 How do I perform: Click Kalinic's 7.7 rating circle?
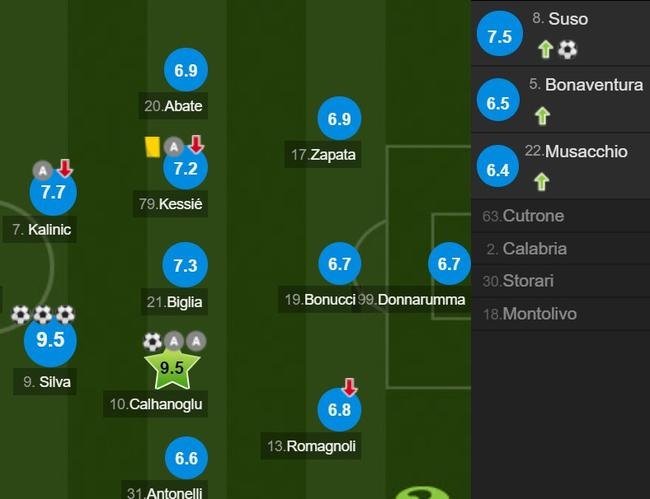click(53, 193)
